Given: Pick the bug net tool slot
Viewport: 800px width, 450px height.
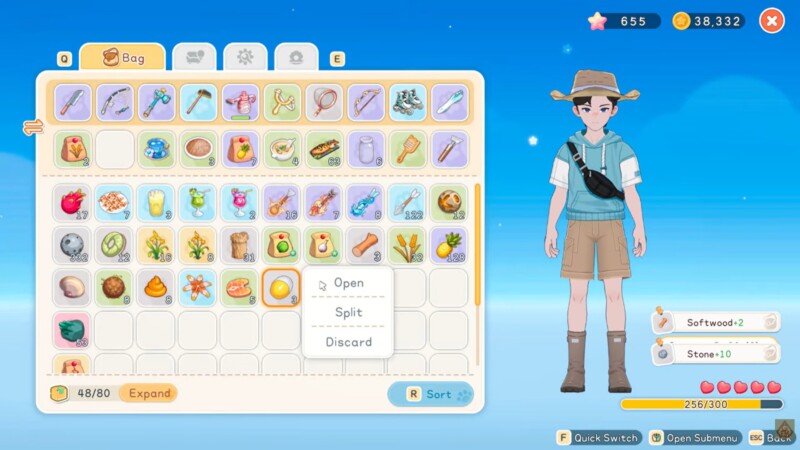Looking at the screenshot, I should [324, 101].
